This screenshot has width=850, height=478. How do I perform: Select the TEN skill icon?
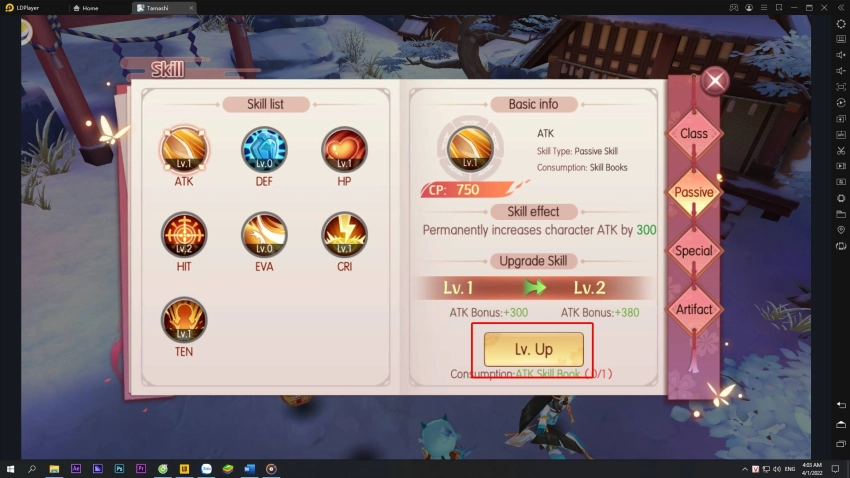coord(184,320)
